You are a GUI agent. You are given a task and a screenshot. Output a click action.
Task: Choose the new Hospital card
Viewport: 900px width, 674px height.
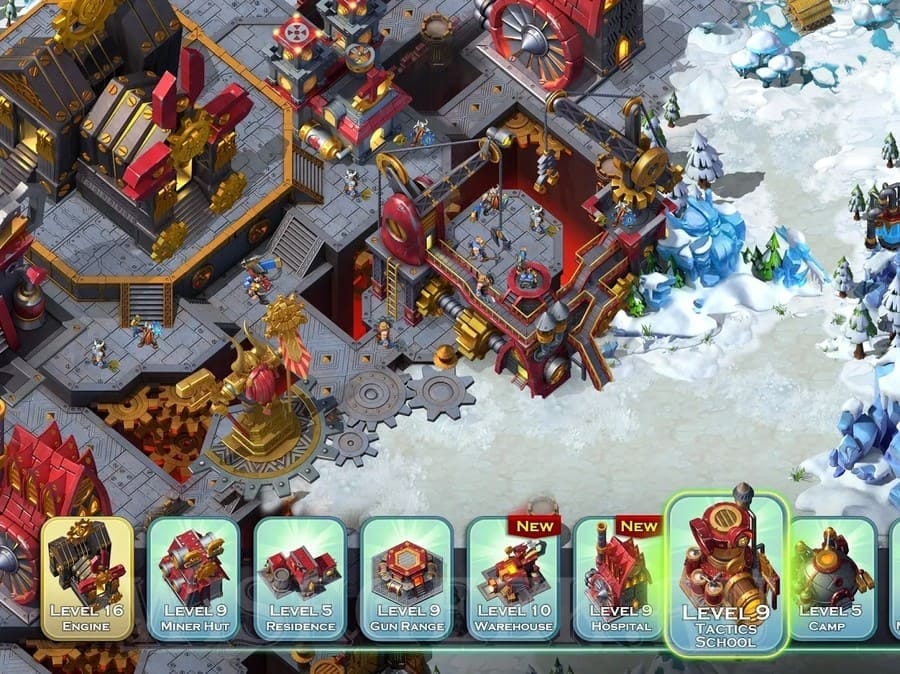click(x=620, y=578)
